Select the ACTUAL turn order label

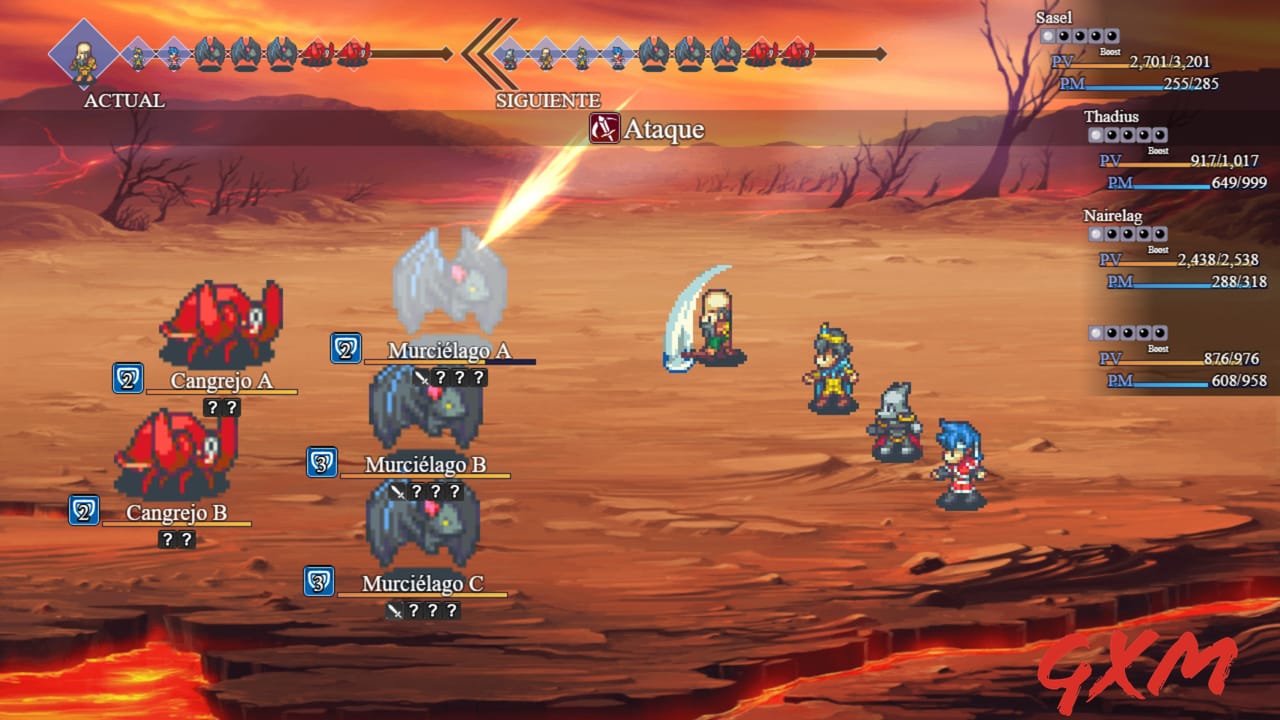122,101
